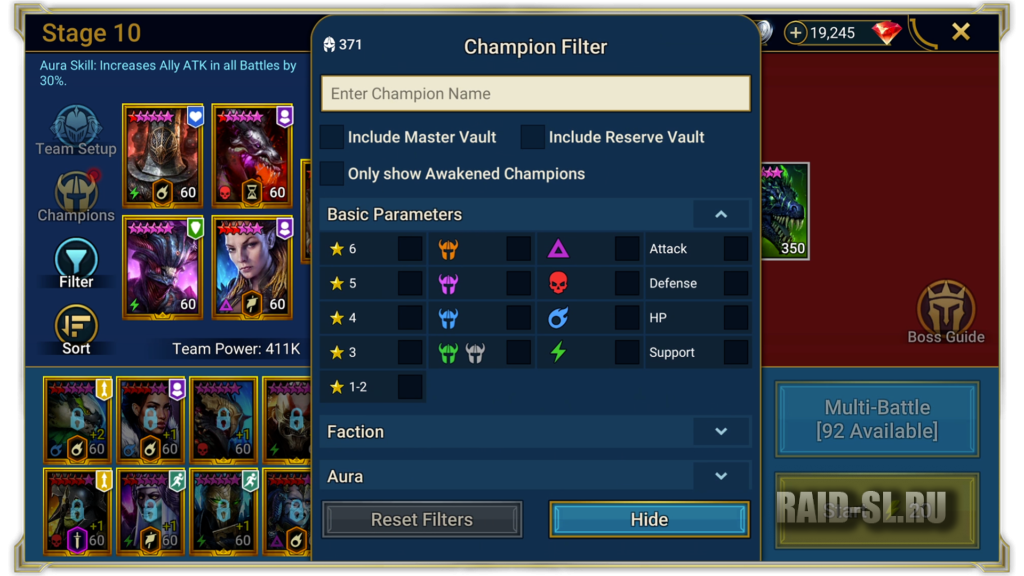Select the 5-star rank filter checkbox
Screen dimensions: 1024x576
410,283
